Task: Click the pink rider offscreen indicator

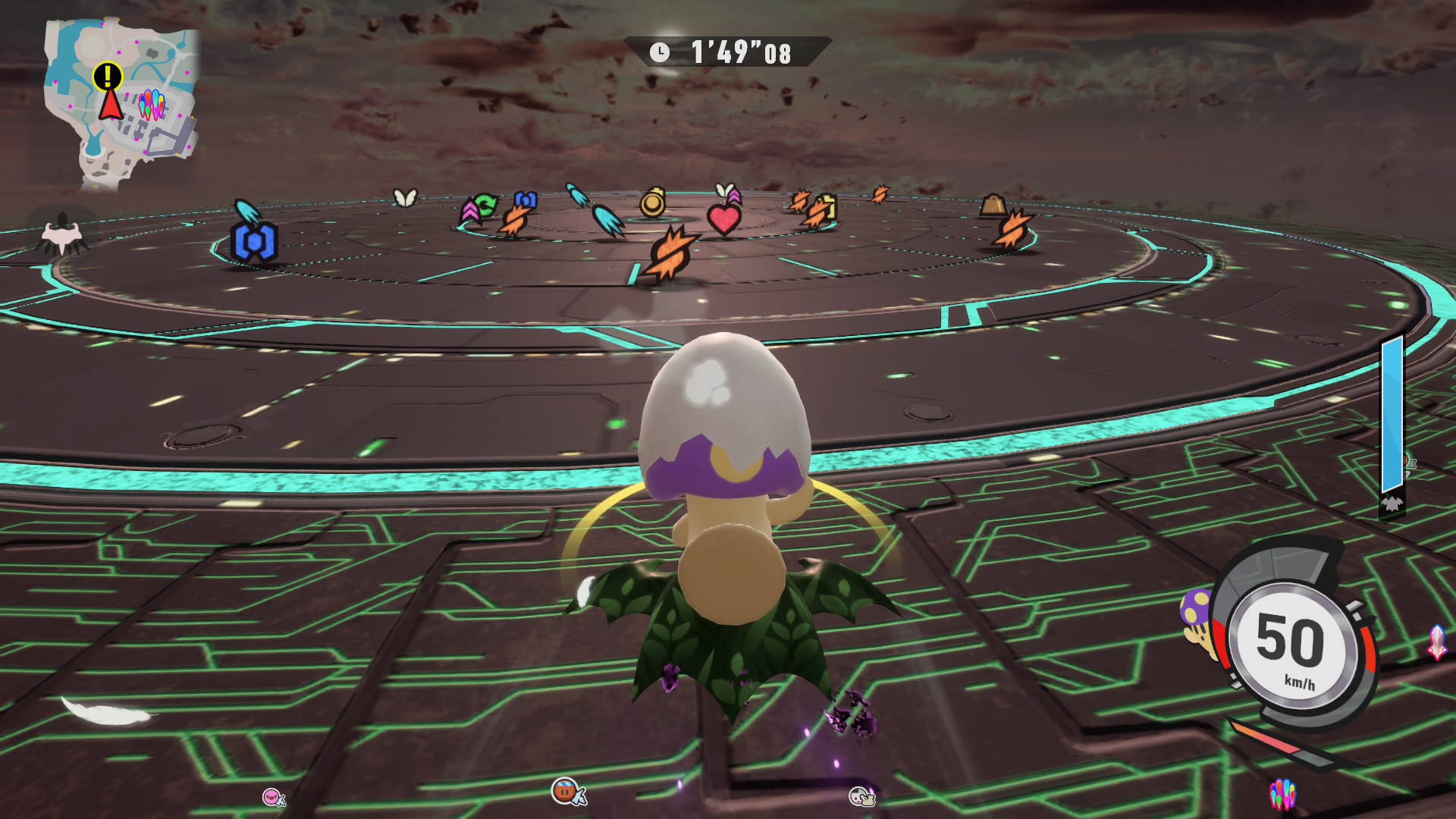Action: click(x=273, y=797)
